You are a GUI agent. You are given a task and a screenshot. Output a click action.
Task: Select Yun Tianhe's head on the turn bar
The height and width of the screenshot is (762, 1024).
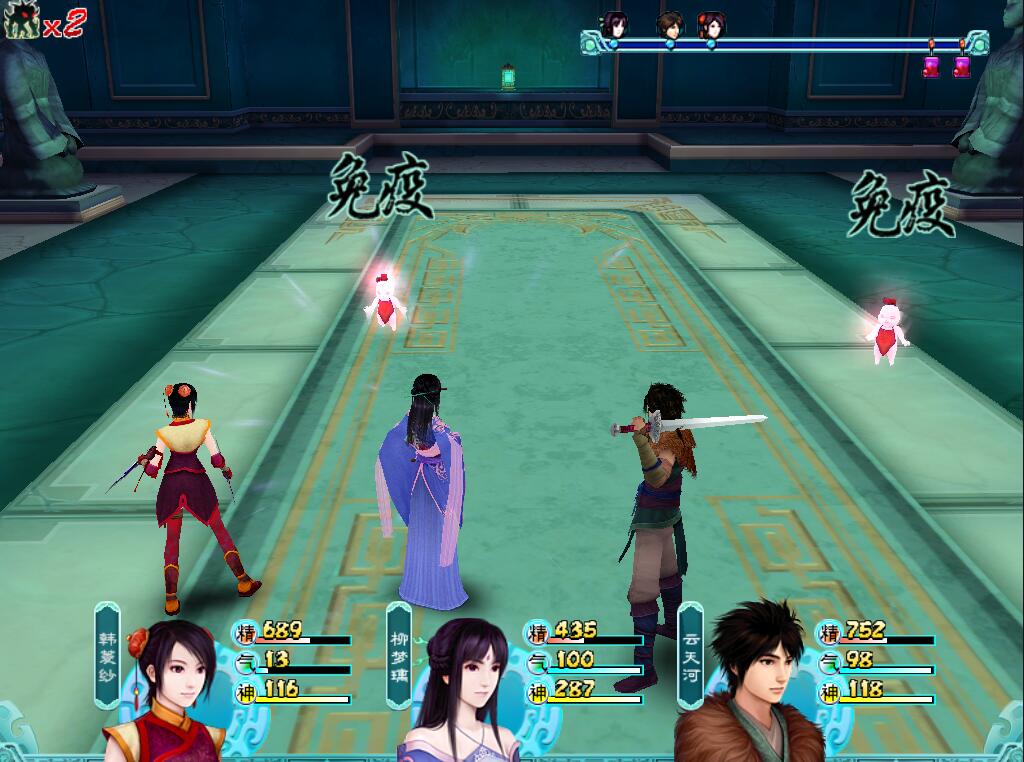[x=669, y=26]
